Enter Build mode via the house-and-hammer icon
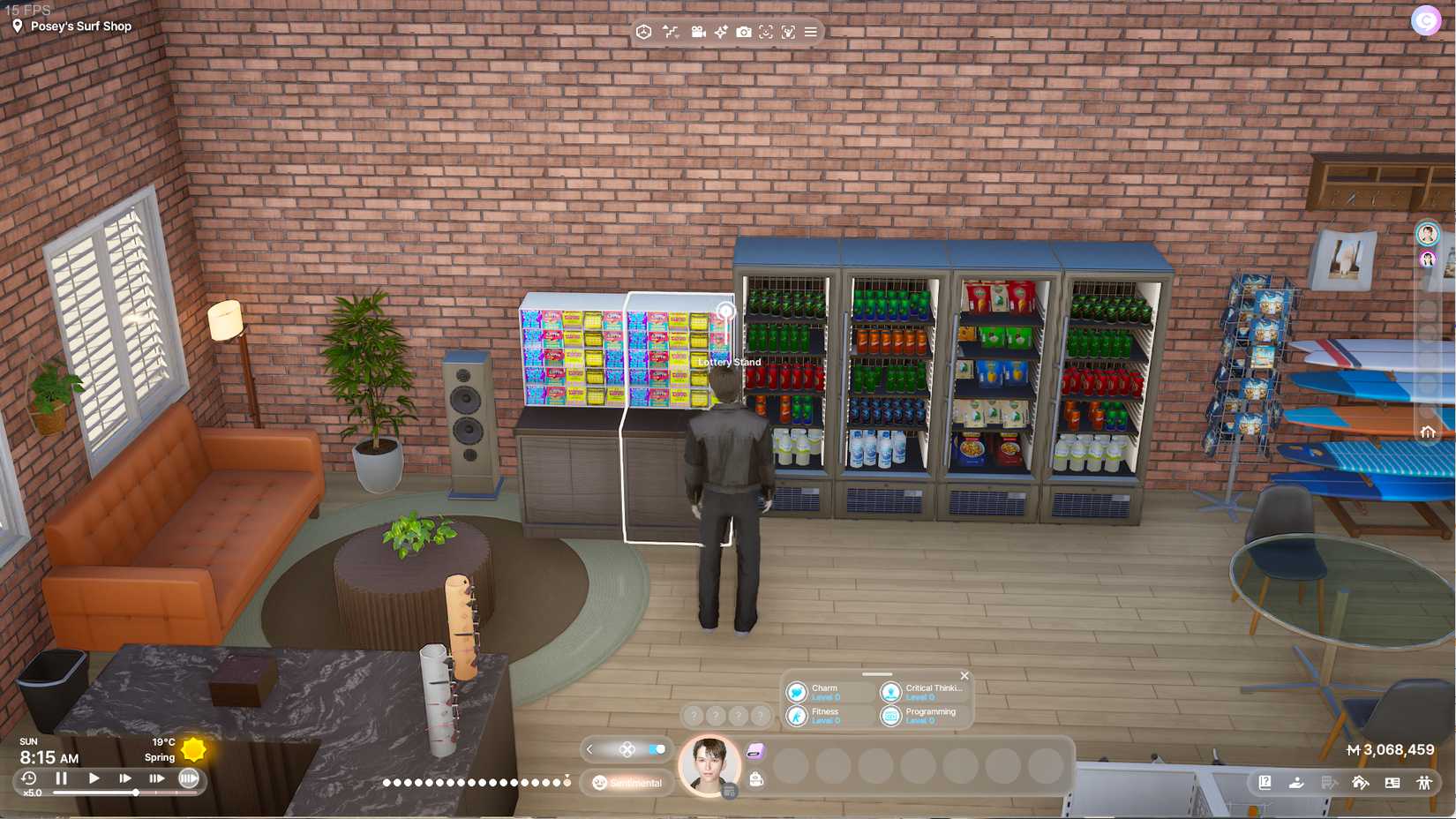 point(1359,782)
